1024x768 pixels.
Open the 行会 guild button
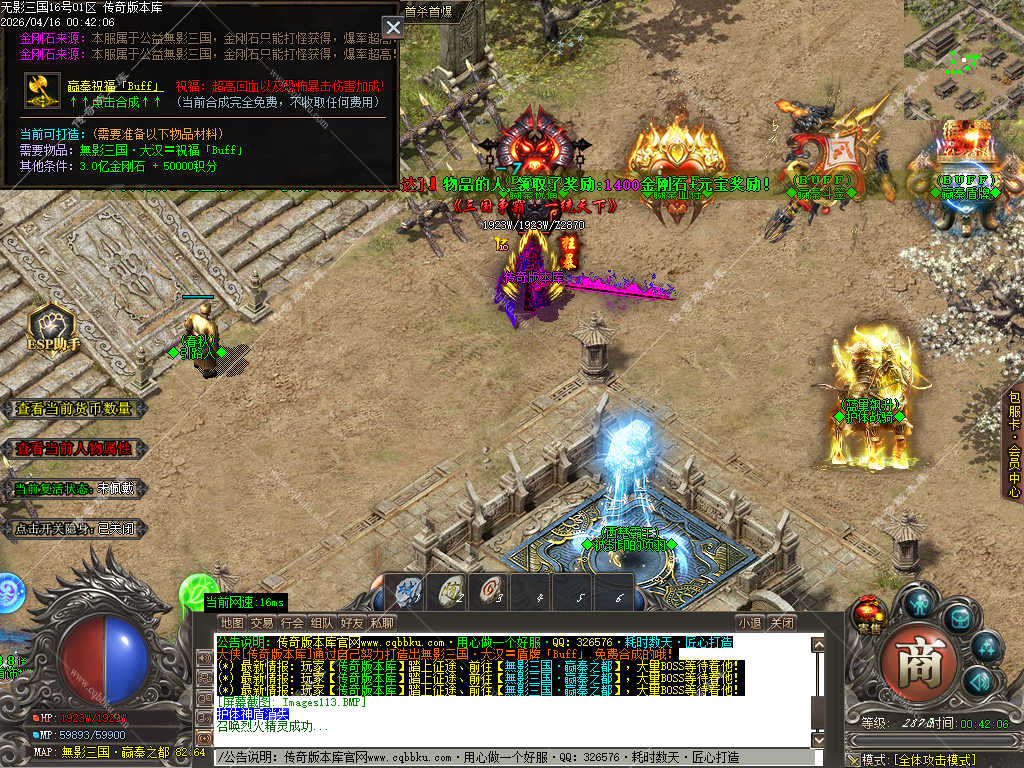tap(292, 623)
